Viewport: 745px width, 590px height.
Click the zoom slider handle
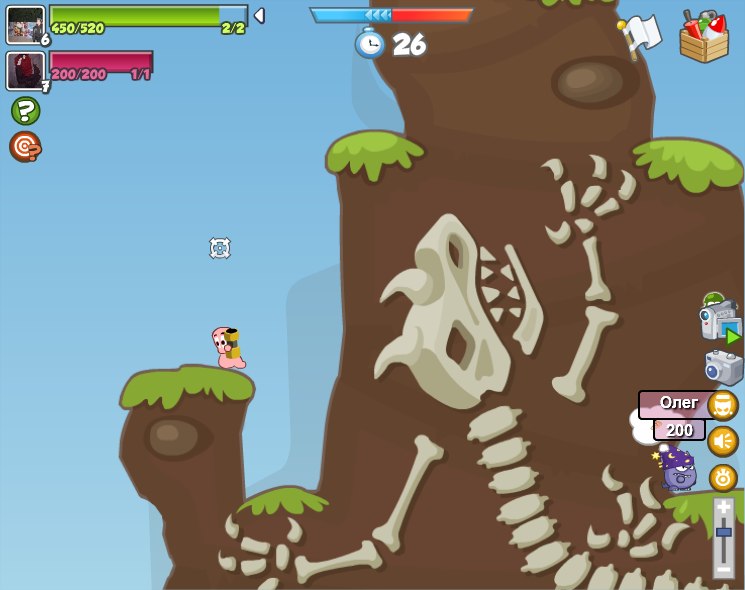pyautogui.click(x=724, y=532)
